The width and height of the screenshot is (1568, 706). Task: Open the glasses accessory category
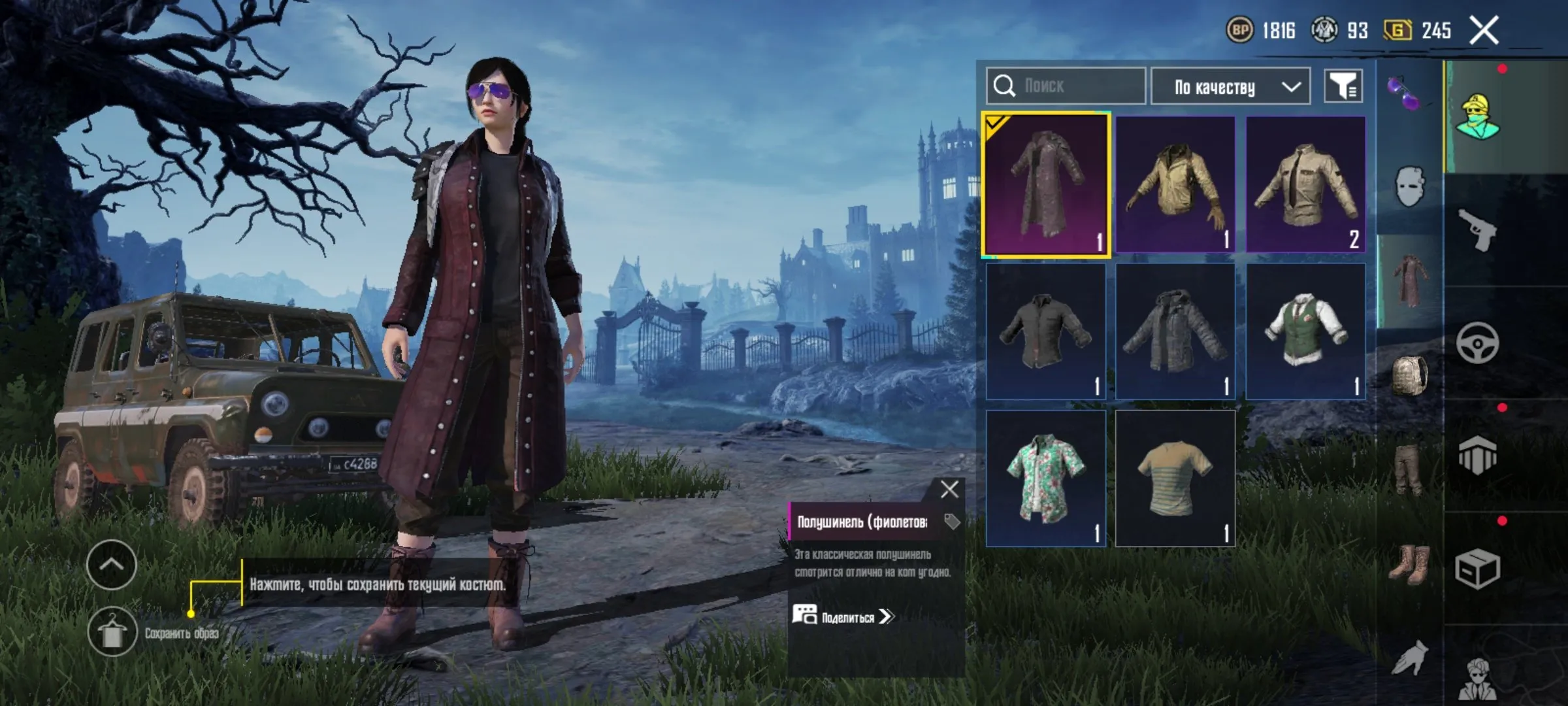click(1403, 93)
